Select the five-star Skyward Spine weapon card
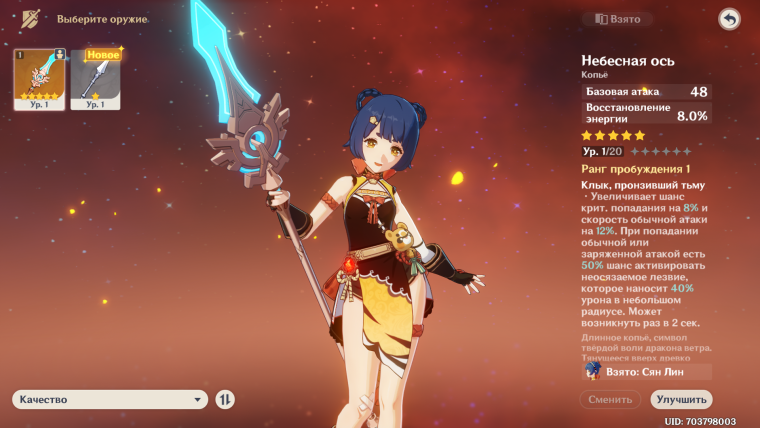Viewport: 760px width, 428px height. click(39, 79)
